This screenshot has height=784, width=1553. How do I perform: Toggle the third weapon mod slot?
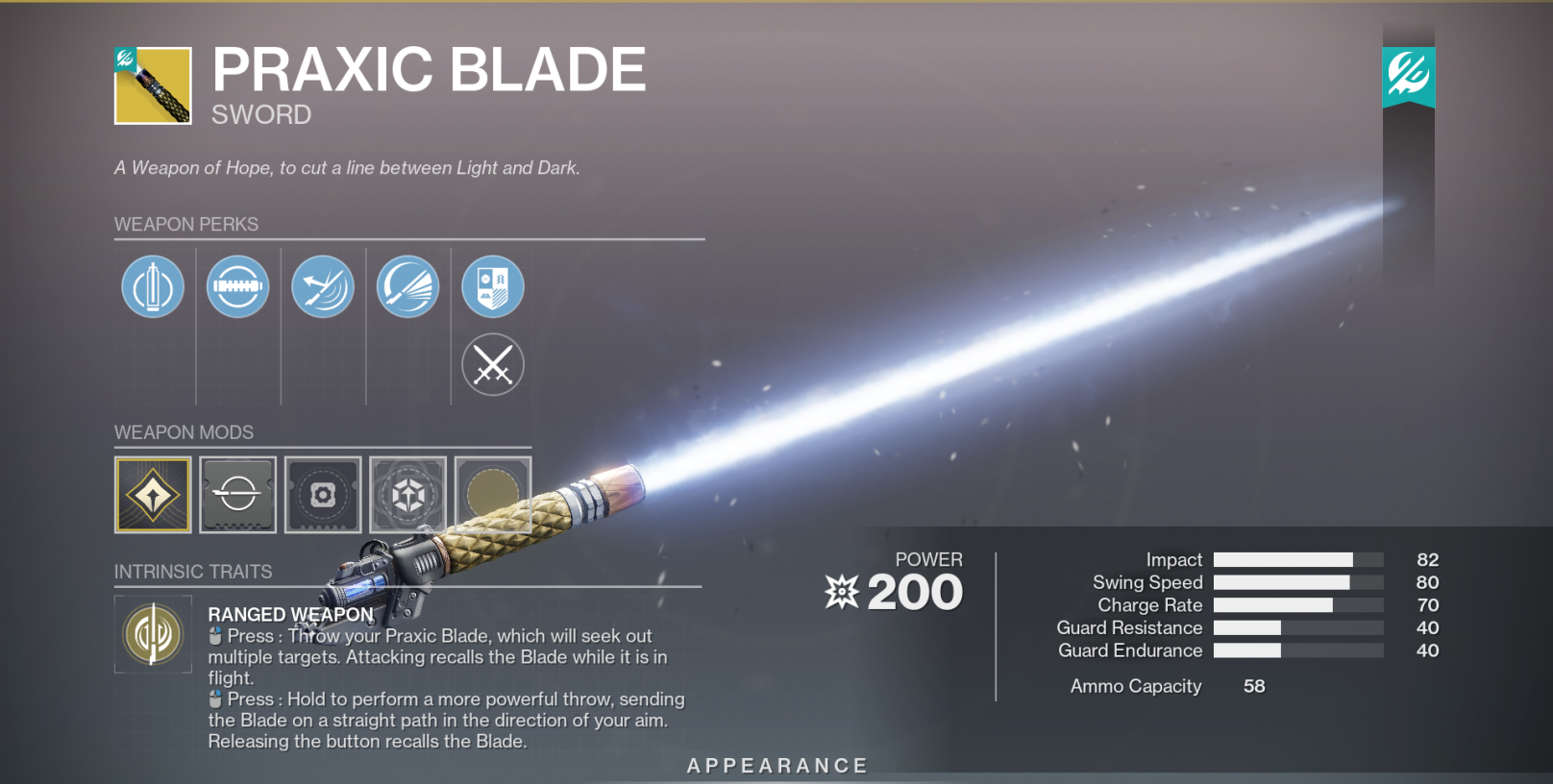click(323, 494)
